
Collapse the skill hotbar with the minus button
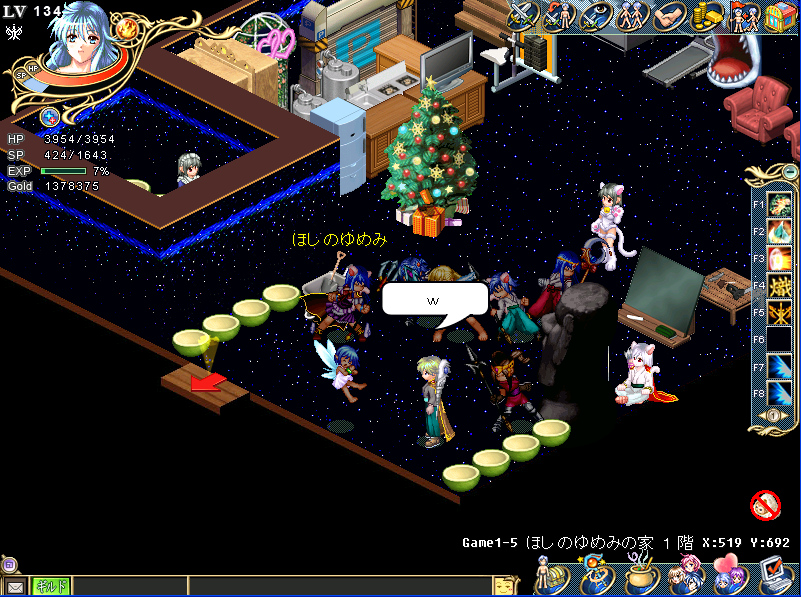771,415
